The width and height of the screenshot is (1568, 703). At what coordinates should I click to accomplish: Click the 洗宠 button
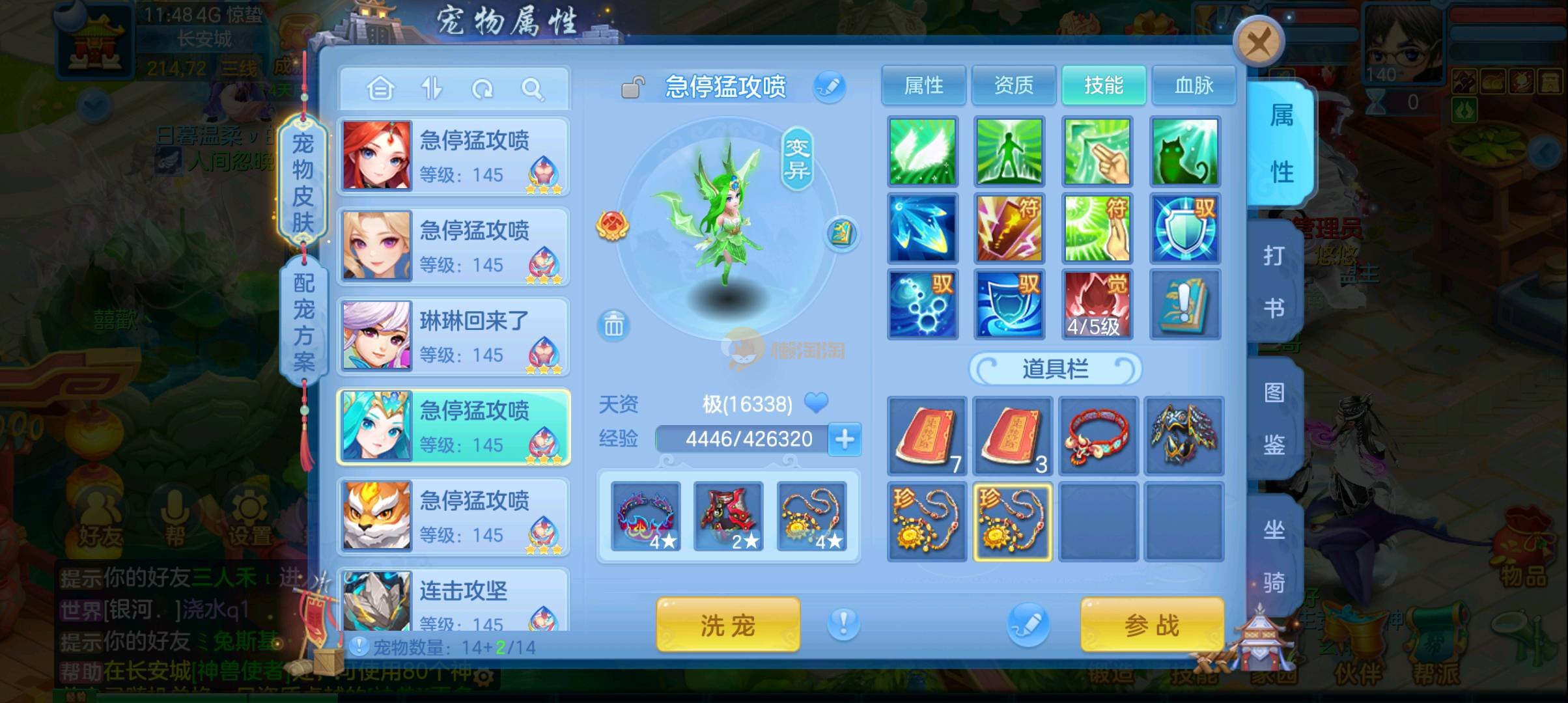(727, 625)
